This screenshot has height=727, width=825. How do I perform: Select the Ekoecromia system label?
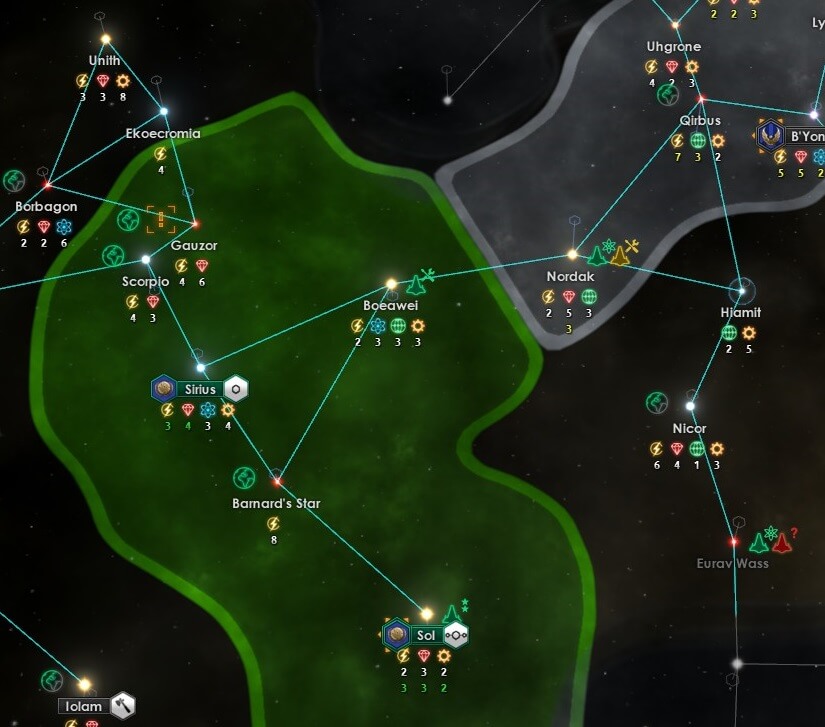(163, 133)
